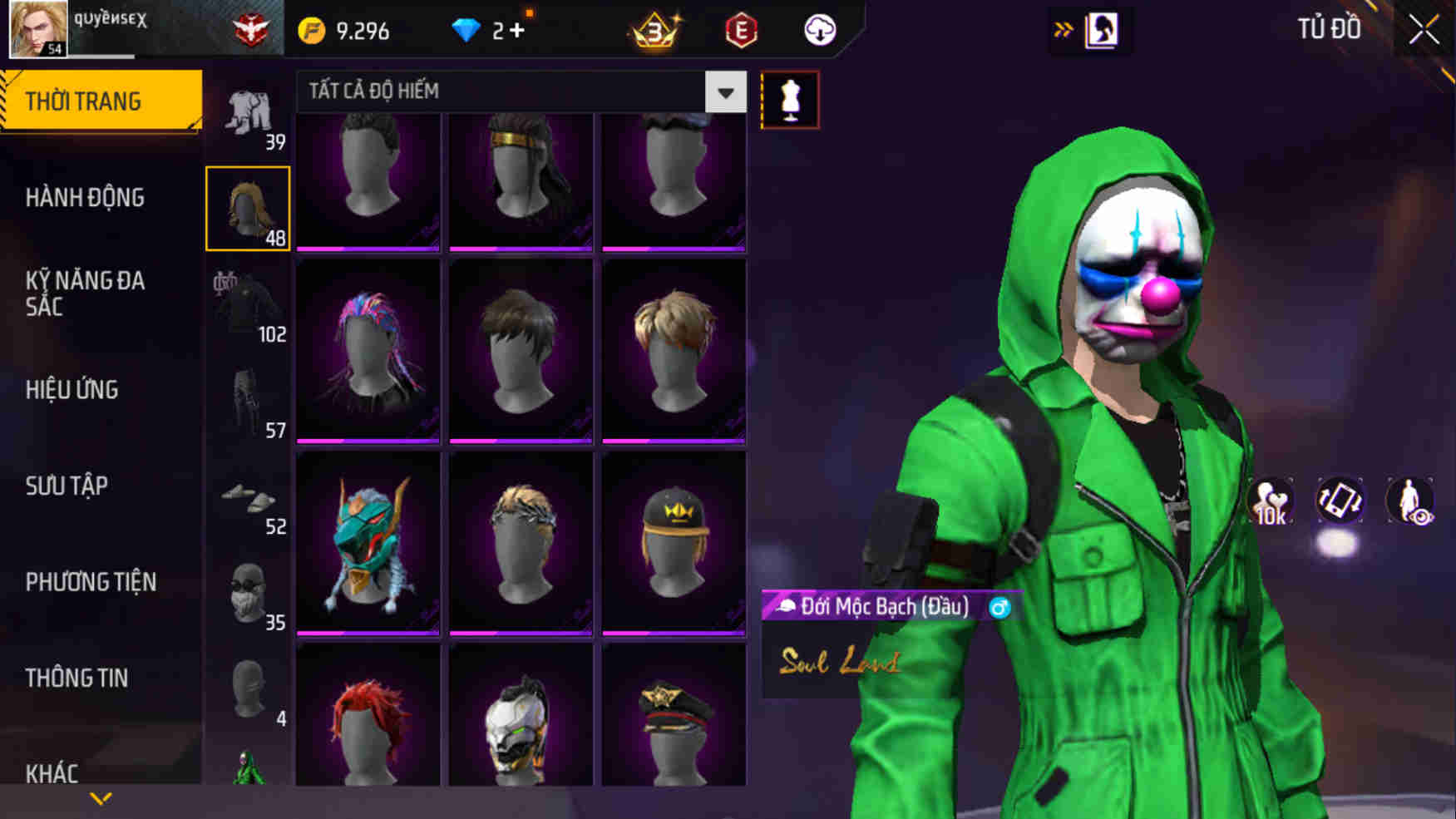The width and height of the screenshot is (1456, 819).
Task: Open the red Elite badge icon
Action: tap(743, 30)
